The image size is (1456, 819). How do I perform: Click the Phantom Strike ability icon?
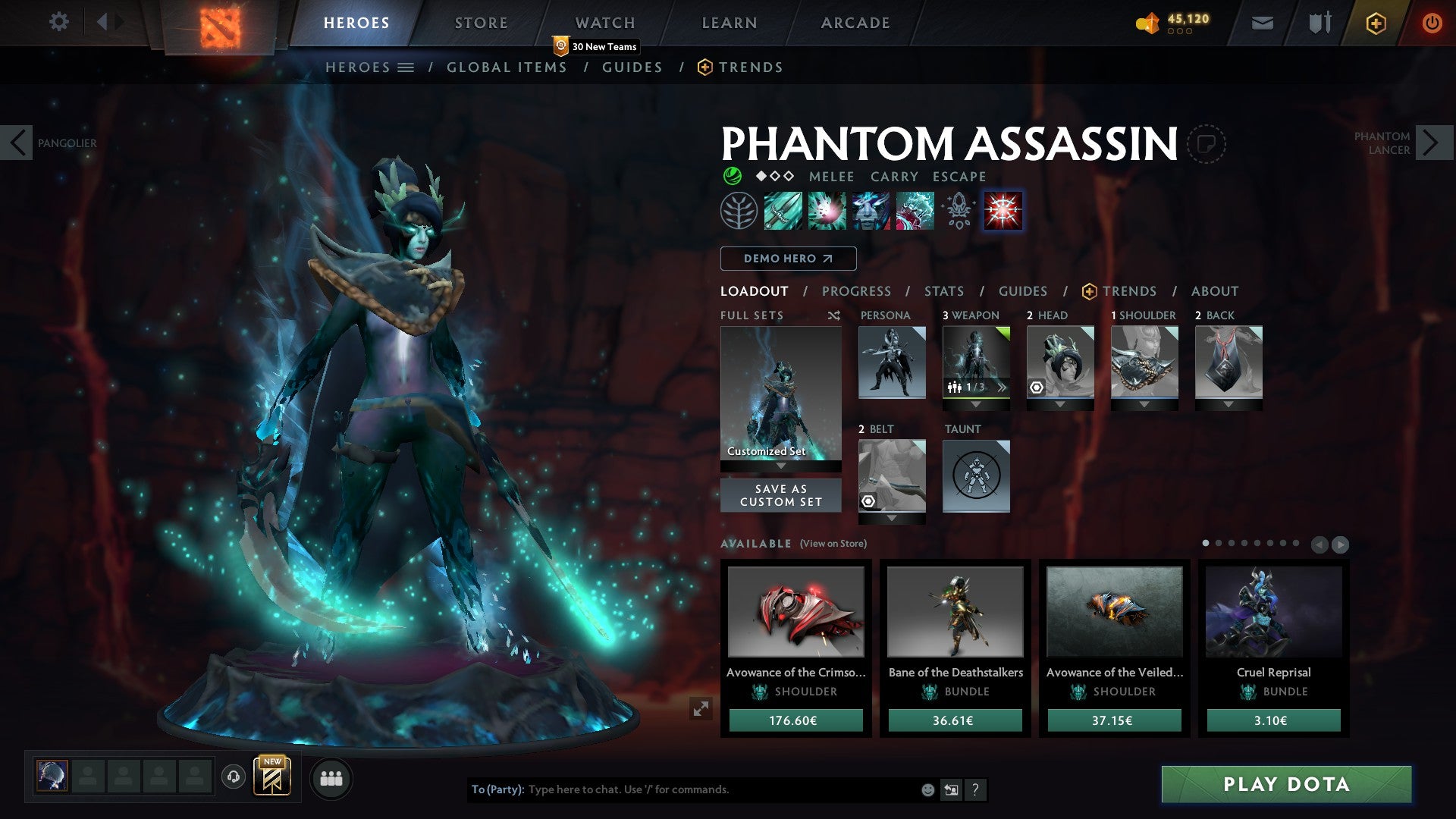pyautogui.click(x=827, y=211)
